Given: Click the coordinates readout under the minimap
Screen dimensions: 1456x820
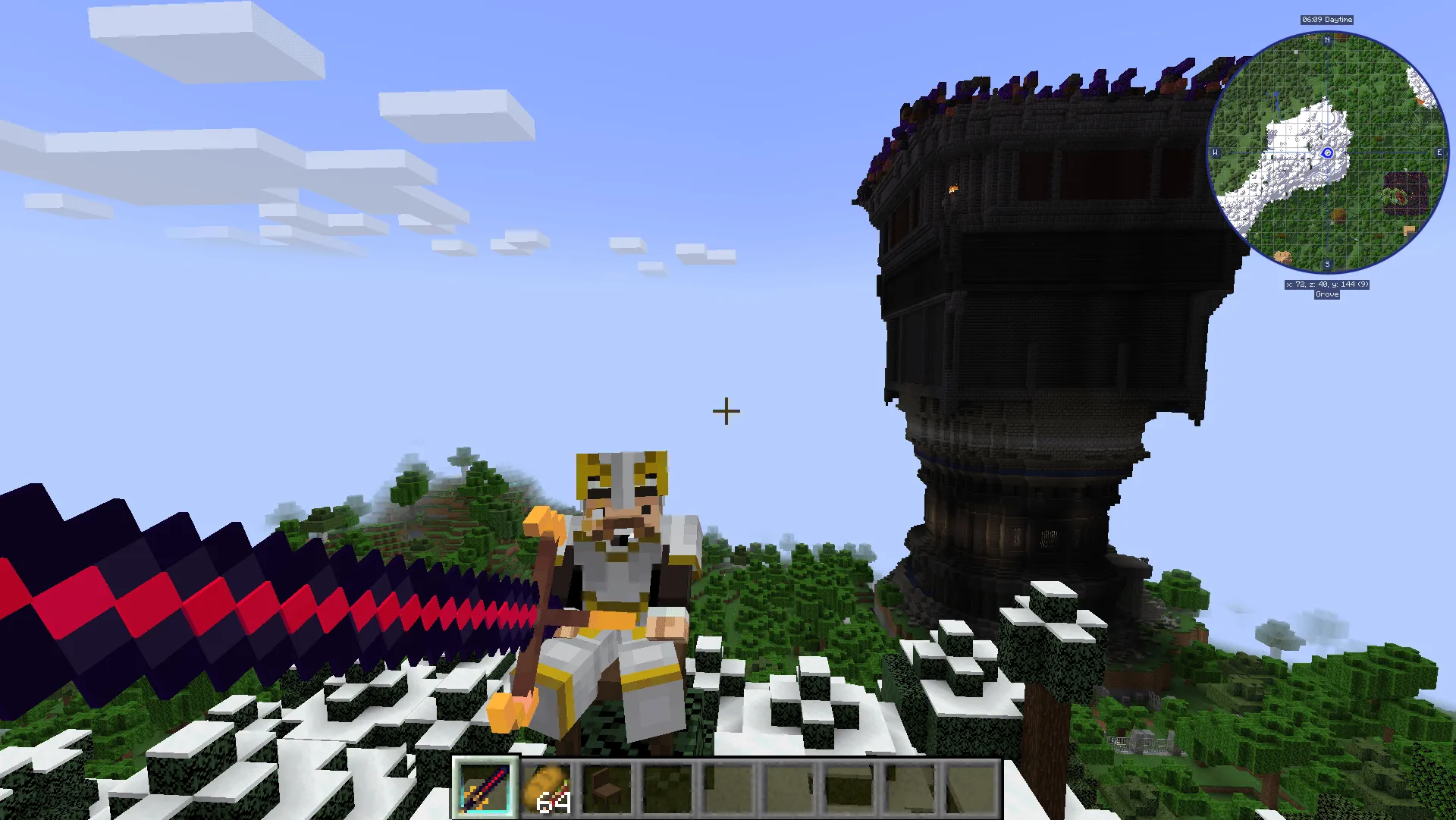Looking at the screenshot, I should click(x=1326, y=284).
